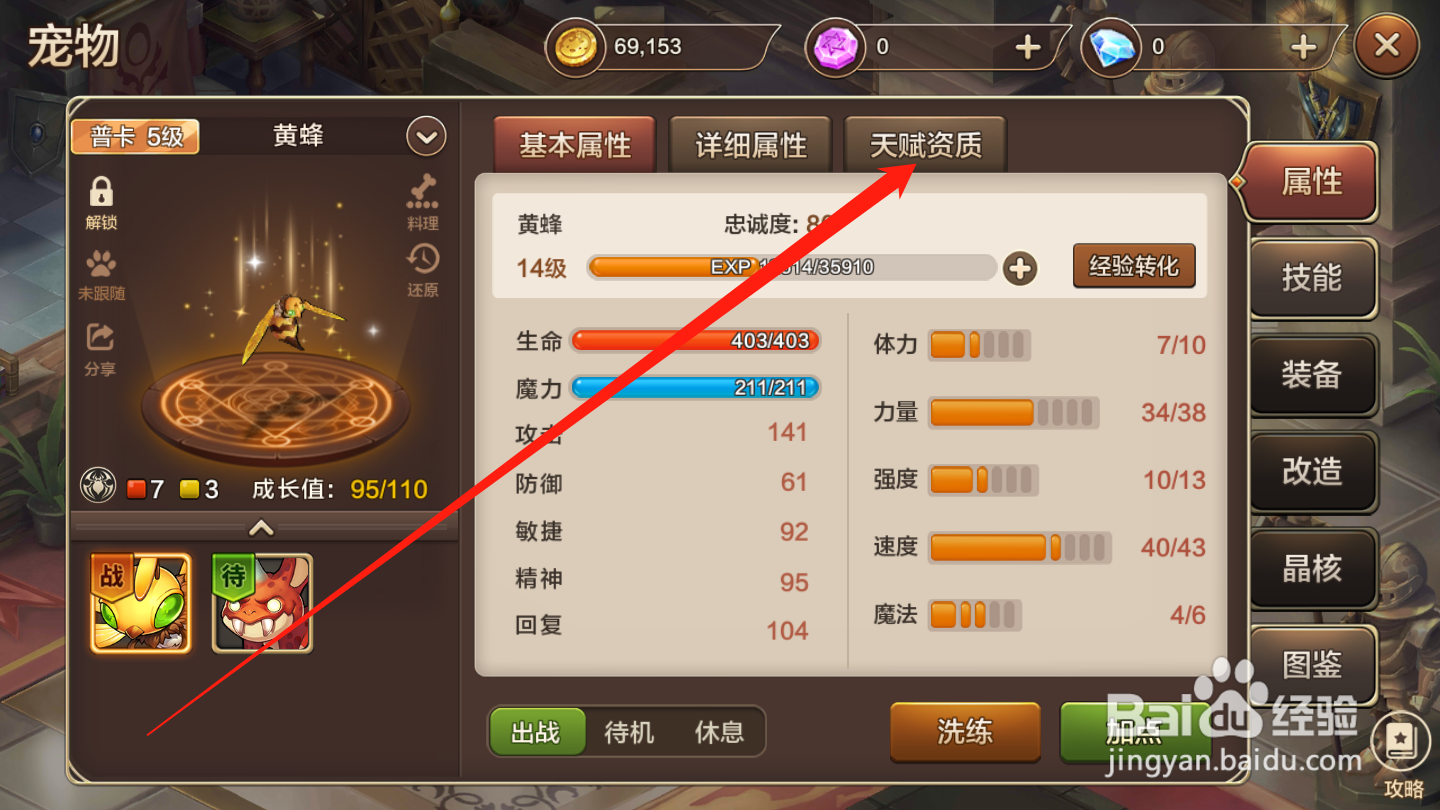Switch pet to 待机 standby state
This screenshot has width=1440, height=810.
click(628, 732)
